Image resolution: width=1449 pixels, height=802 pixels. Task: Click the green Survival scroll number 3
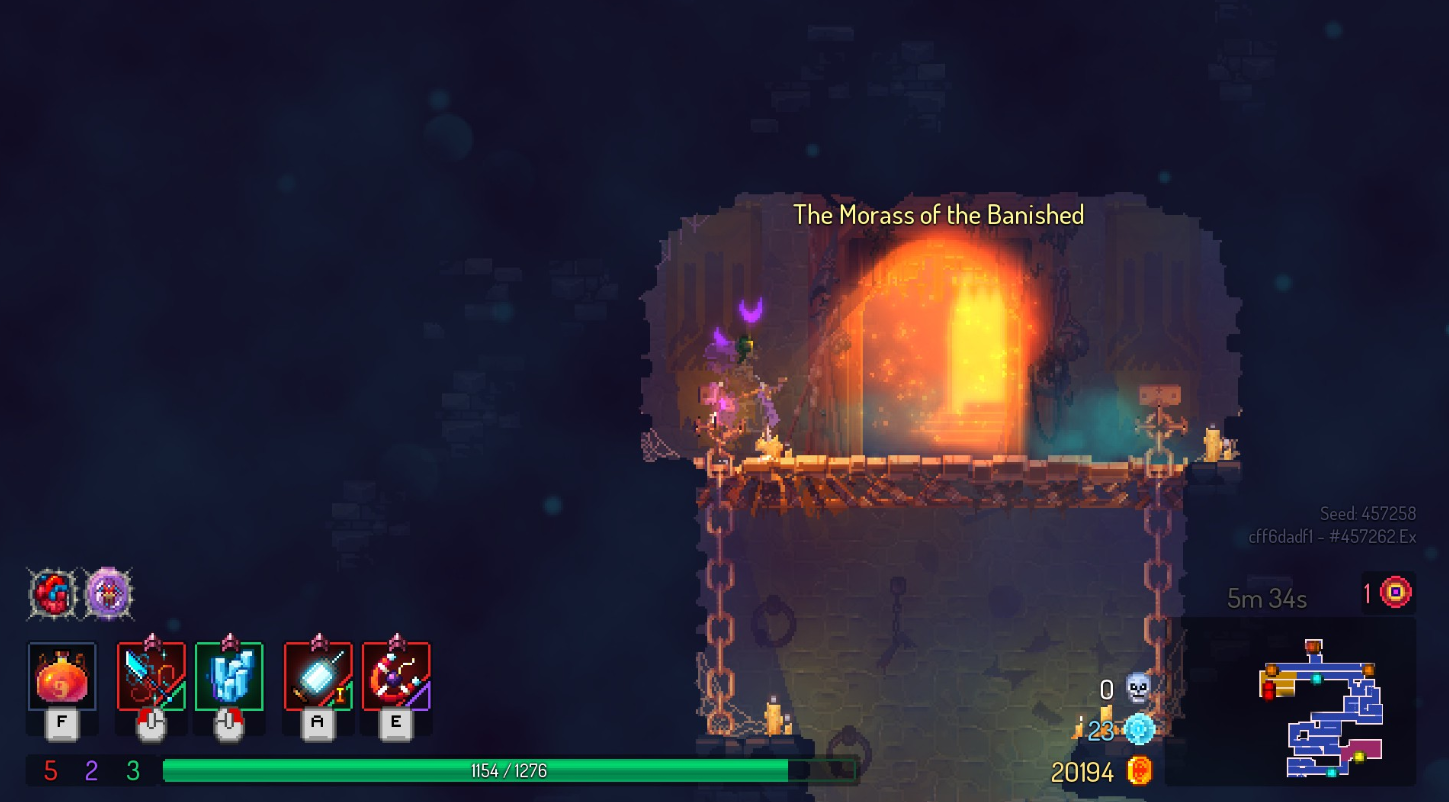click(x=130, y=770)
